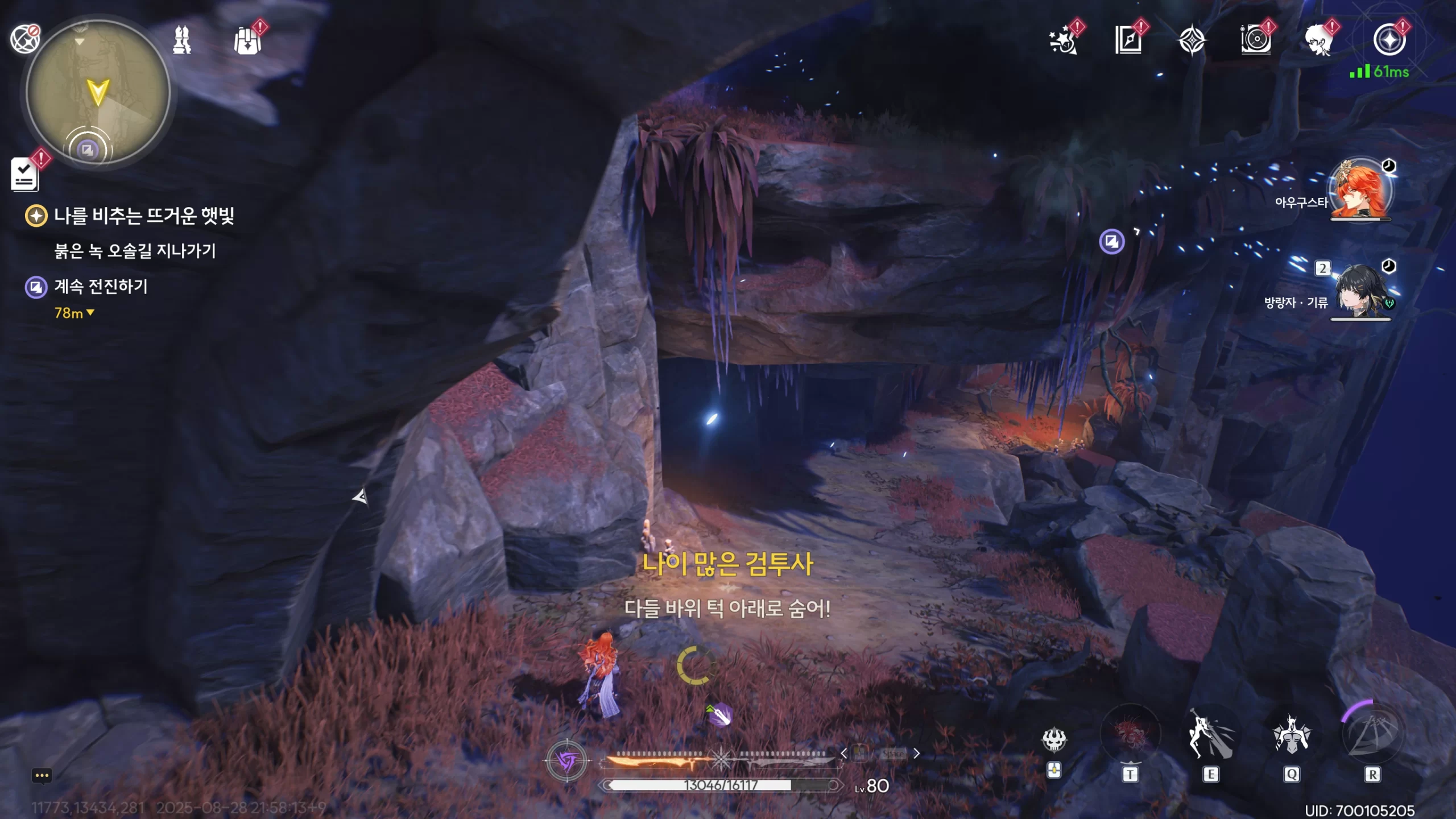Viewport: 1456px width, 819px height.
Task: Activate the resonance skill icon
Action: click(x=1210, y=735)
